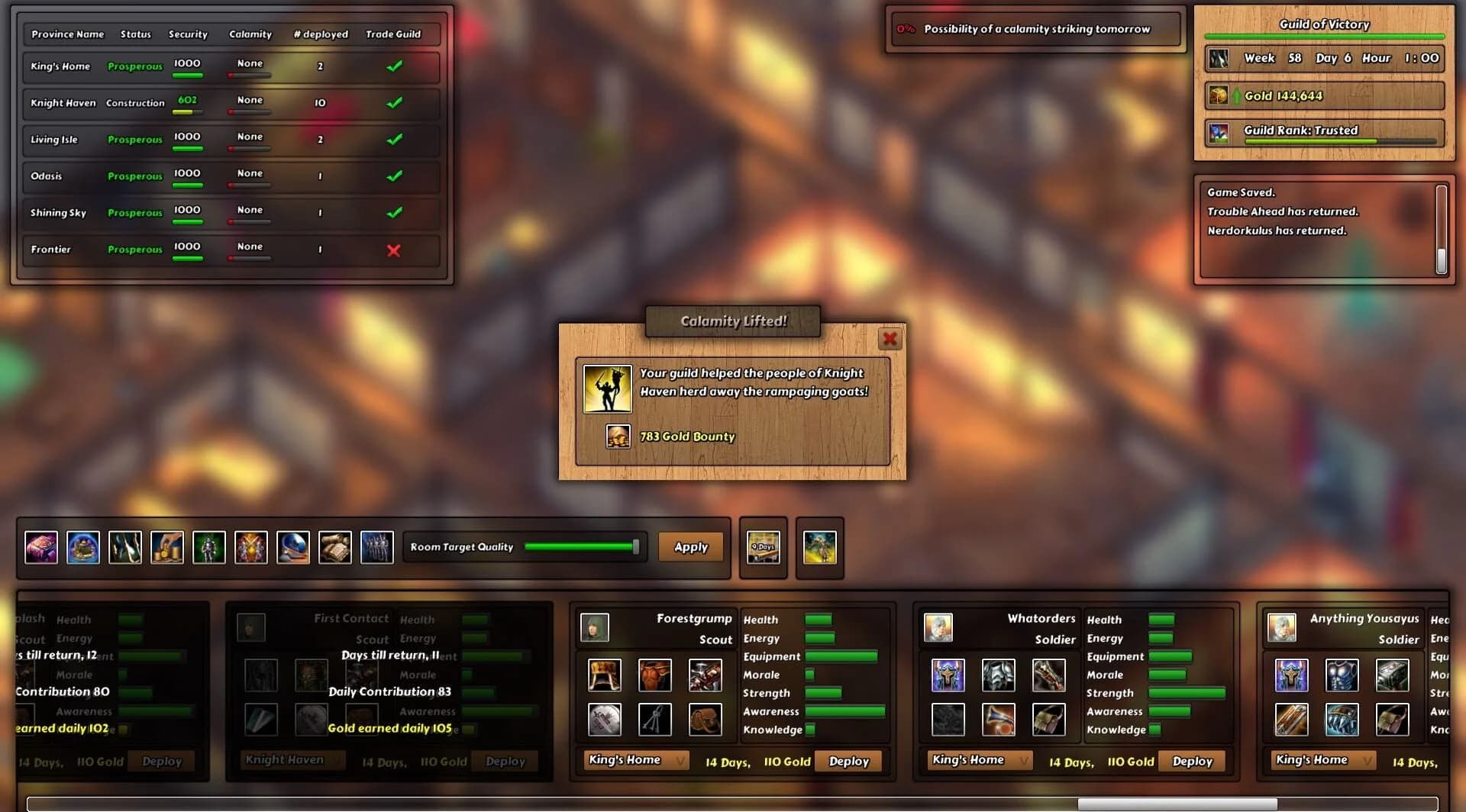1466x812 pixels.
Task: Select the soldiers formation icon on the toolbar
Action: click(376, 546)
